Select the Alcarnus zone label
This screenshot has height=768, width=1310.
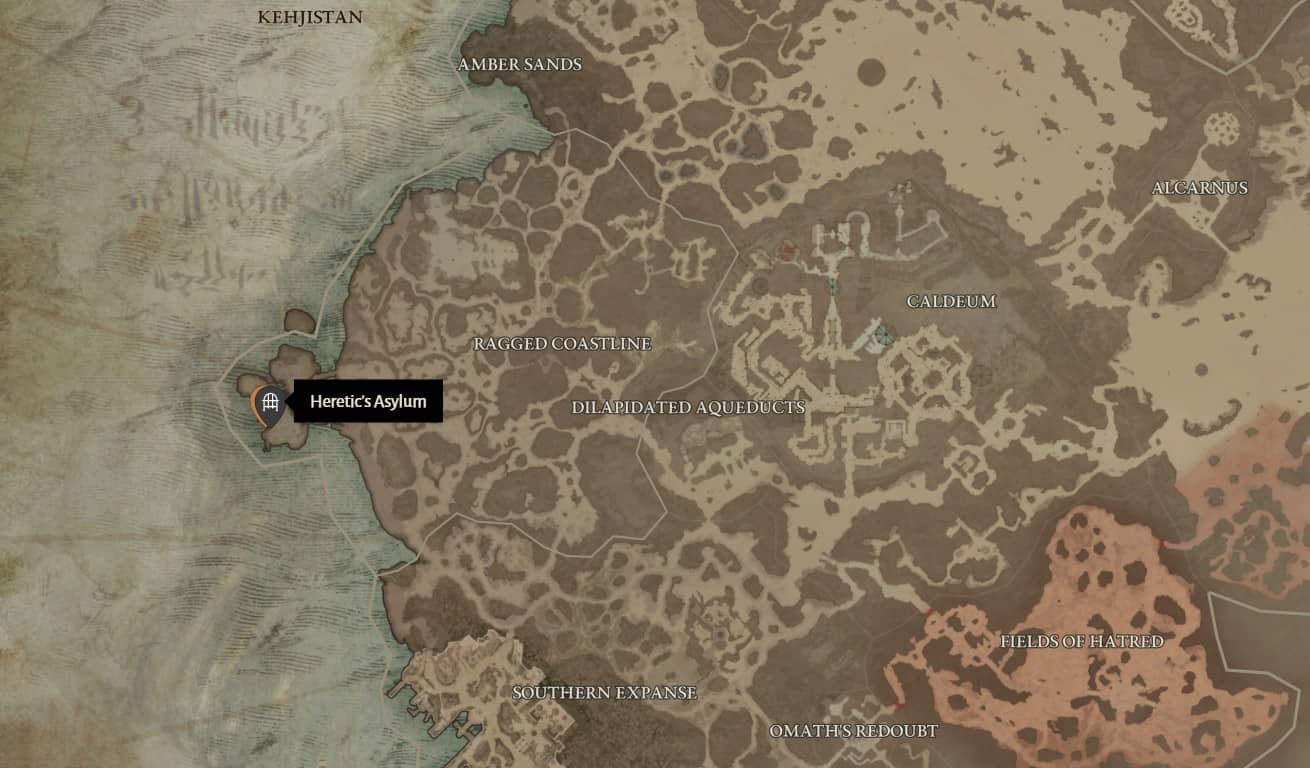[x=1200, y=188]
